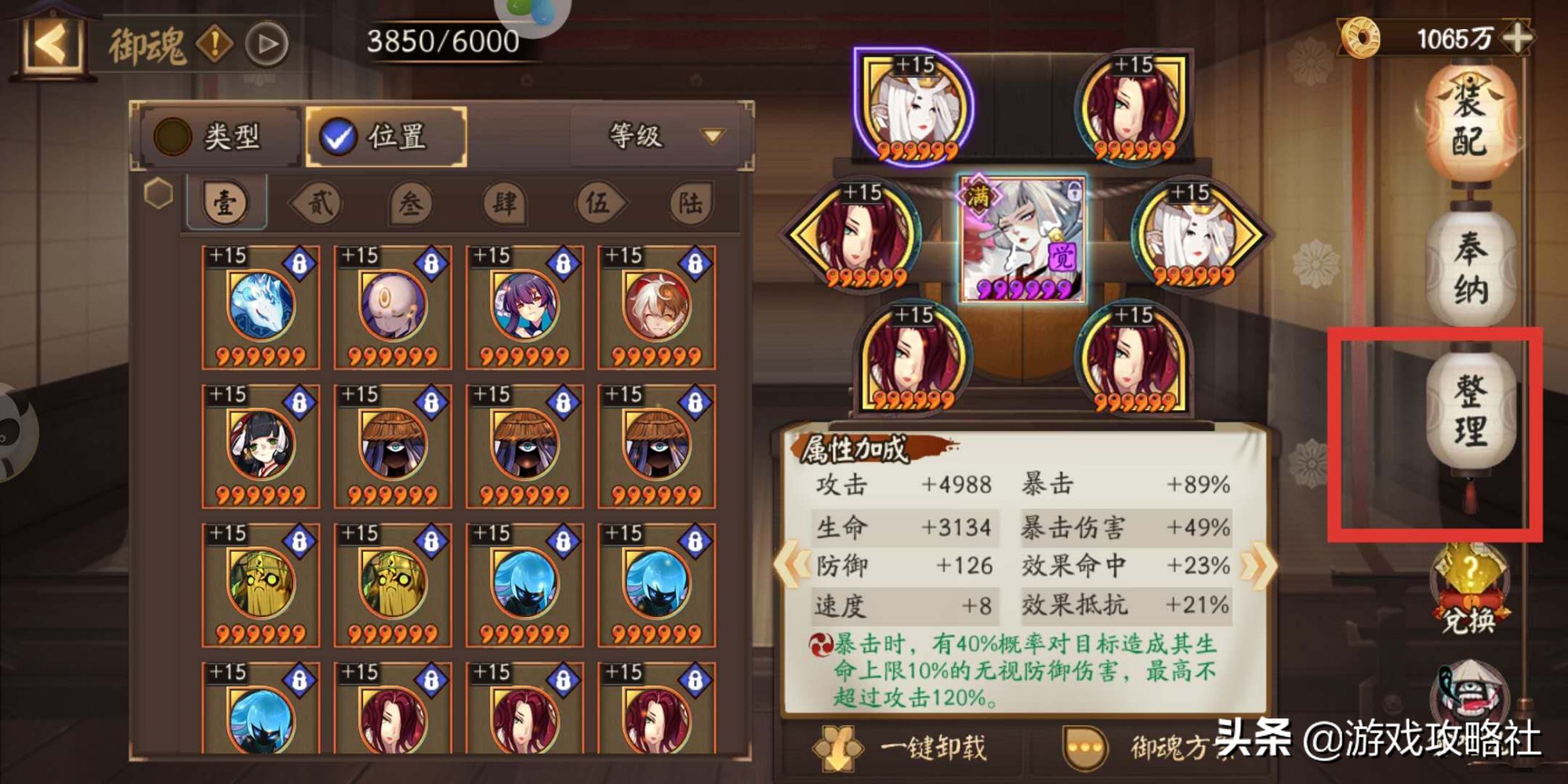The height and width of the screenshot is (784, 1568).
Task: Select the white dragon soul in inventory
Action: tap(261, 307)
